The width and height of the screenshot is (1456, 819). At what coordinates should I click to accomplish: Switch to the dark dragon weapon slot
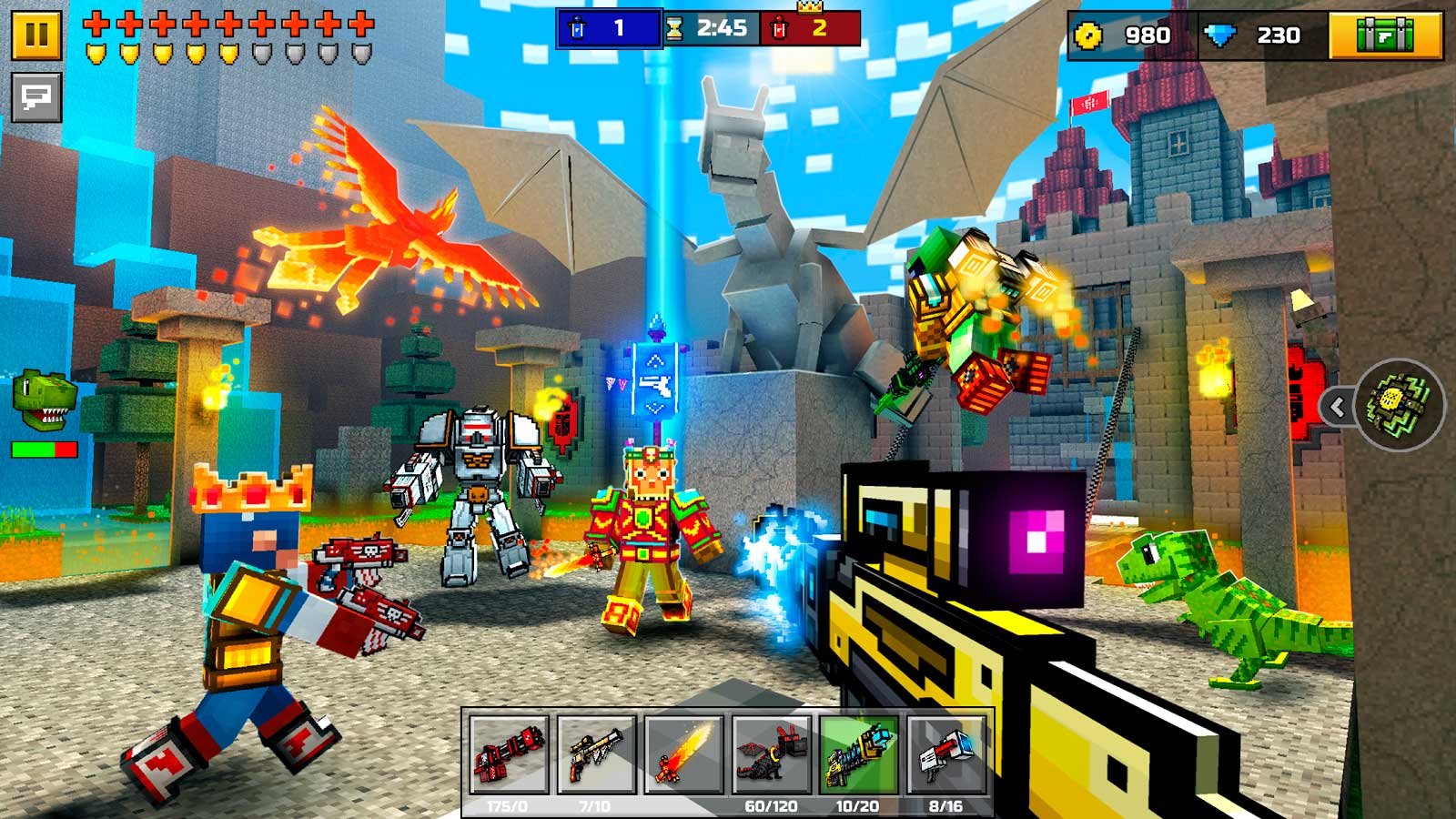pyautogui.click(x=771, y=755)
